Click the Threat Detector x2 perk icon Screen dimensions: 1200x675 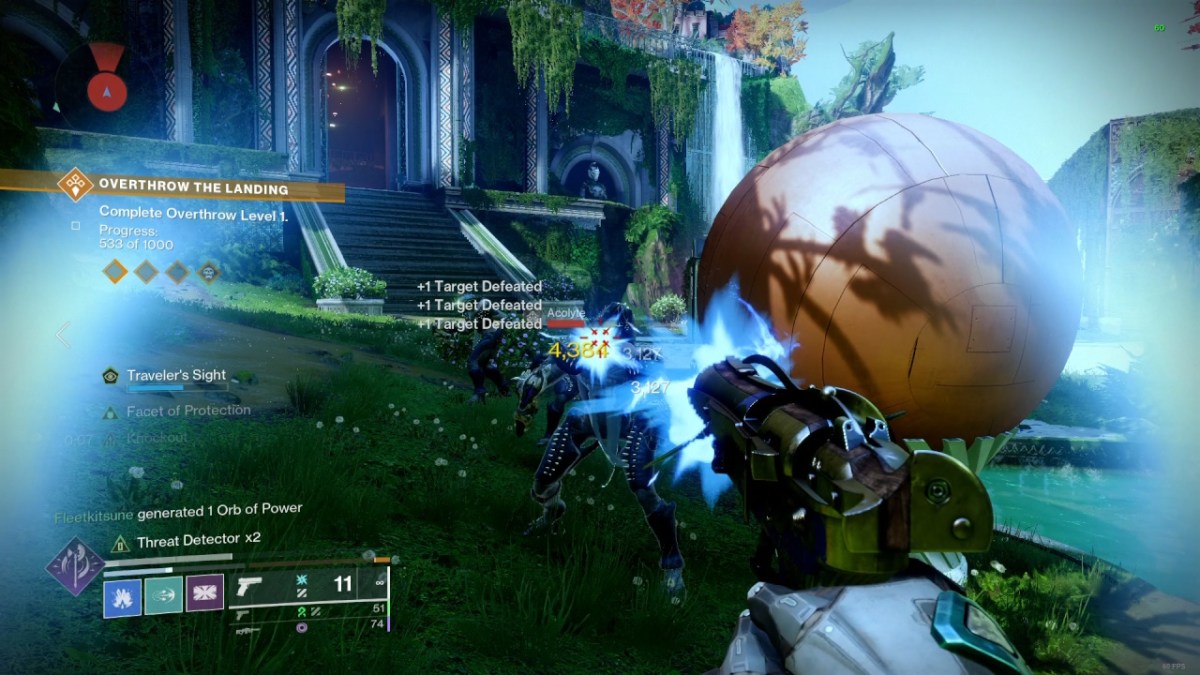point(120,542)
